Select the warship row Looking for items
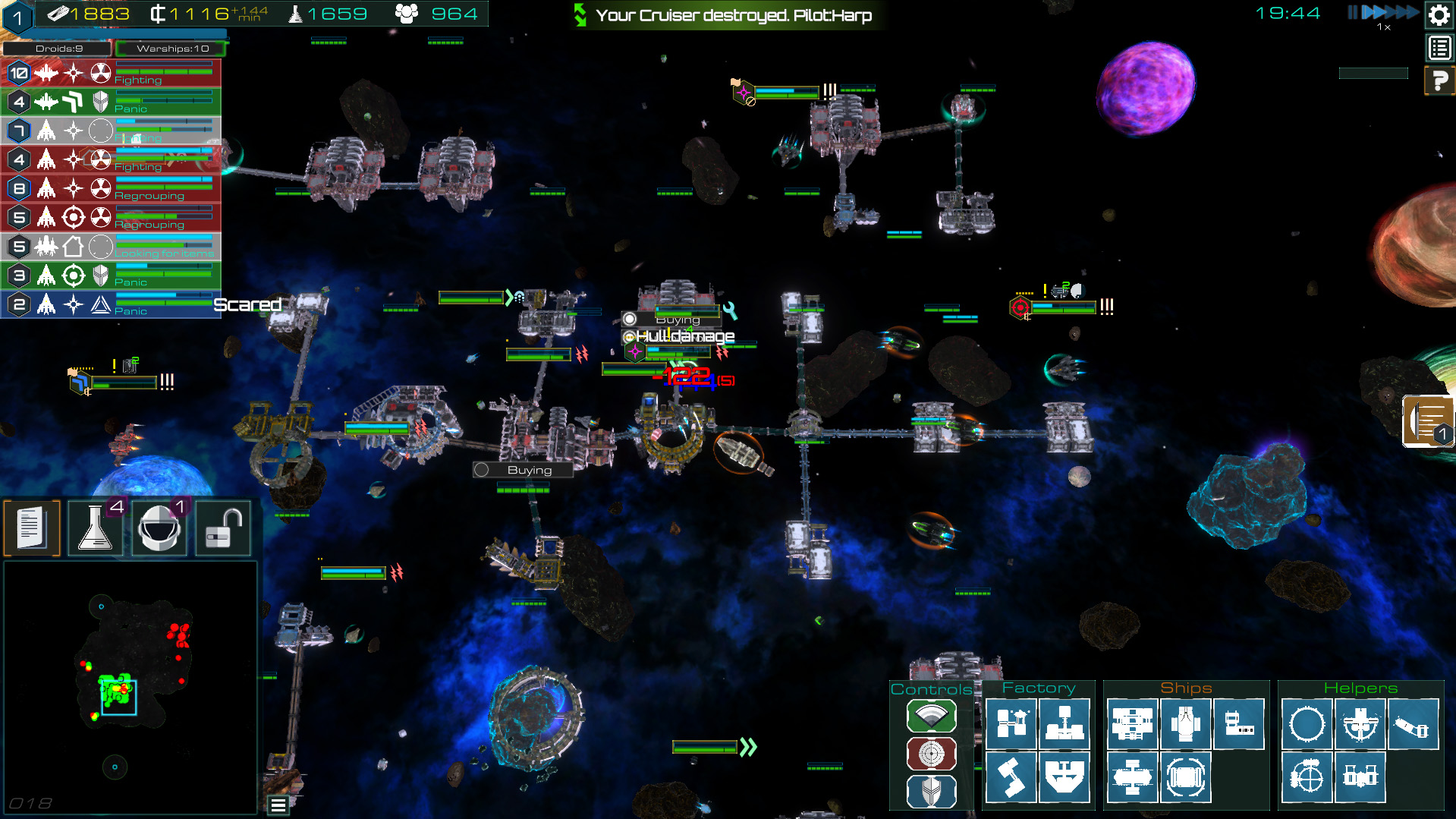The height and width of the screenshot is (819, 1456). point(111,247)
